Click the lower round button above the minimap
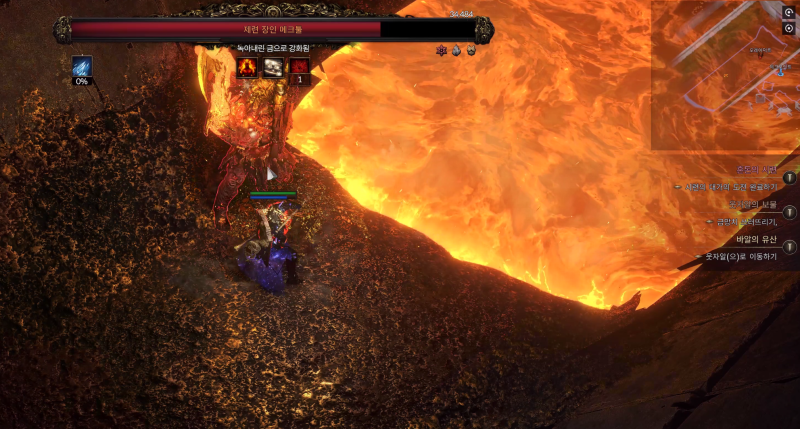The image size is (800, 429). pyautogui.click(x=789, y=28)
